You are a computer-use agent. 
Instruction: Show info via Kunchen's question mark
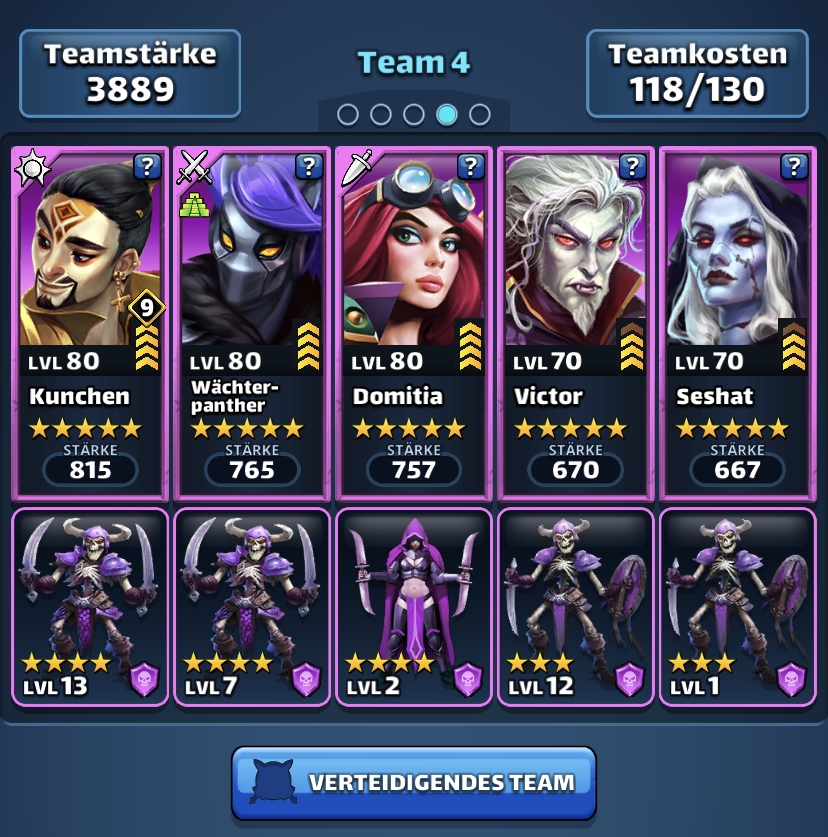pyautogui.click(x=146, y=166)
